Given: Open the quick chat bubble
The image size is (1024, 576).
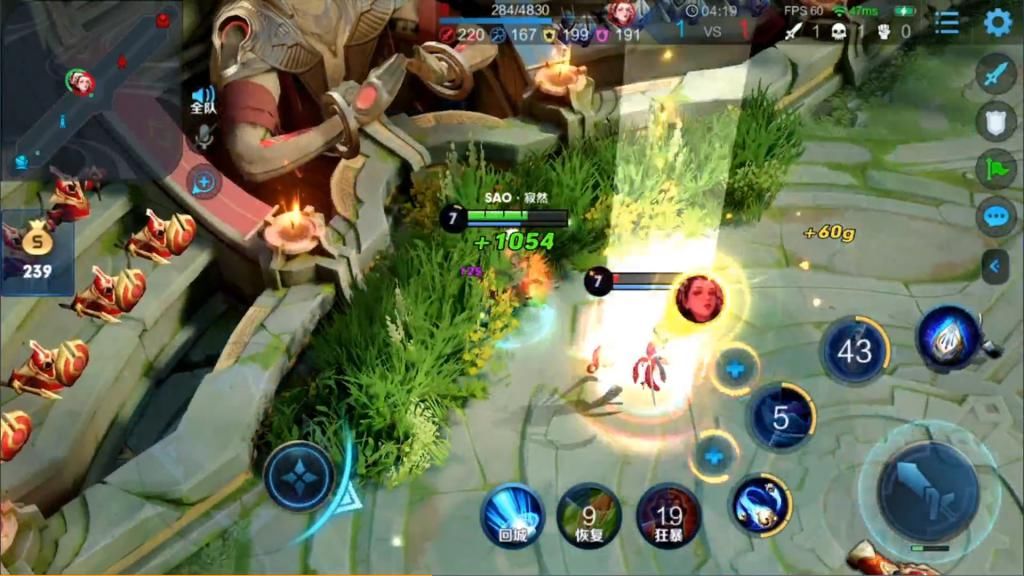Looking at the screenshot, I should [x=996, y=216].
